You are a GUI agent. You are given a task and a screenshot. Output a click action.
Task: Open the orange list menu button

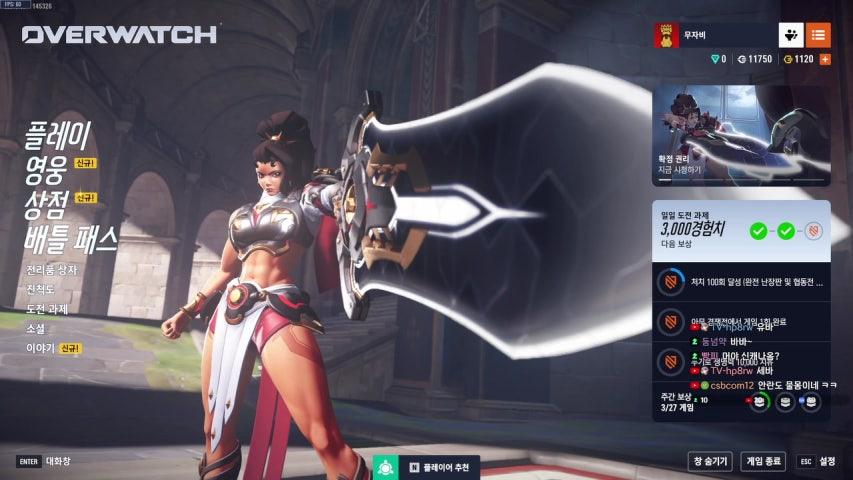tap(818, 35)
